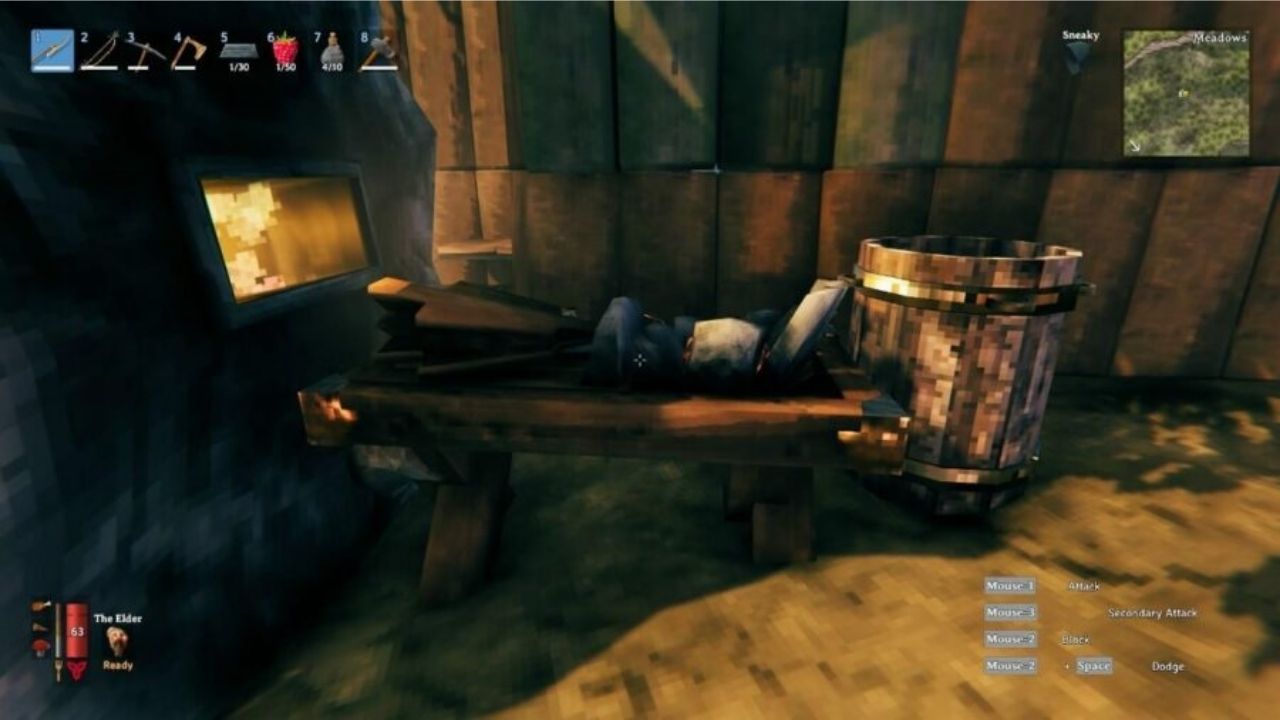Viewport: 1280px width, 720px height.
Task: Select the axe in hotbar slot 4
Action: tap(188, 51)
